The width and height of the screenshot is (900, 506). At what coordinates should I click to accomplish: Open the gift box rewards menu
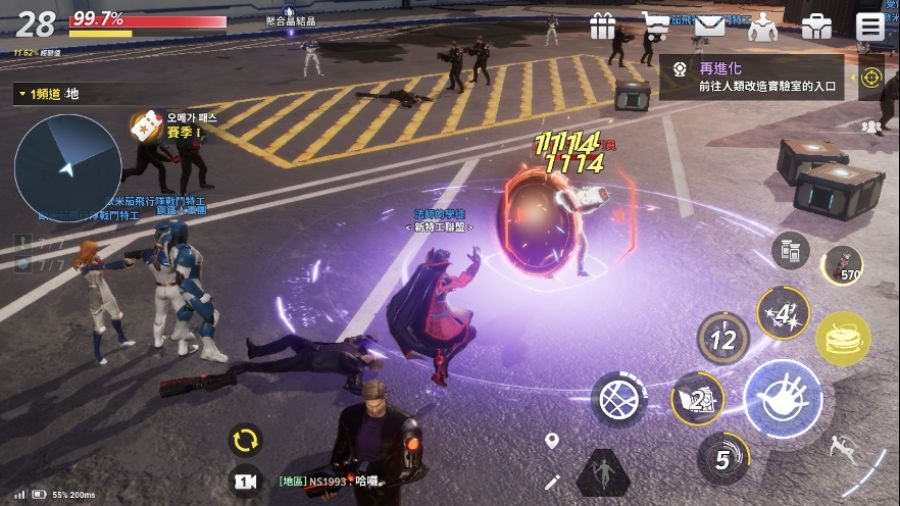[602, 25]
